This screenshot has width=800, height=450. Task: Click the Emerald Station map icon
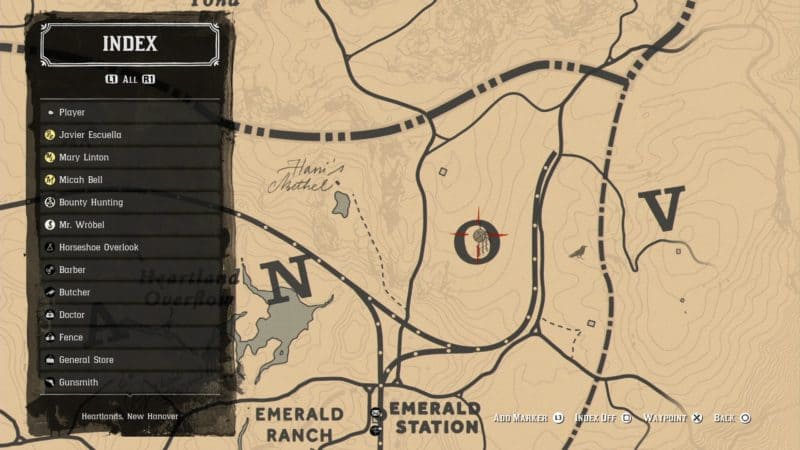click(377, 414)
